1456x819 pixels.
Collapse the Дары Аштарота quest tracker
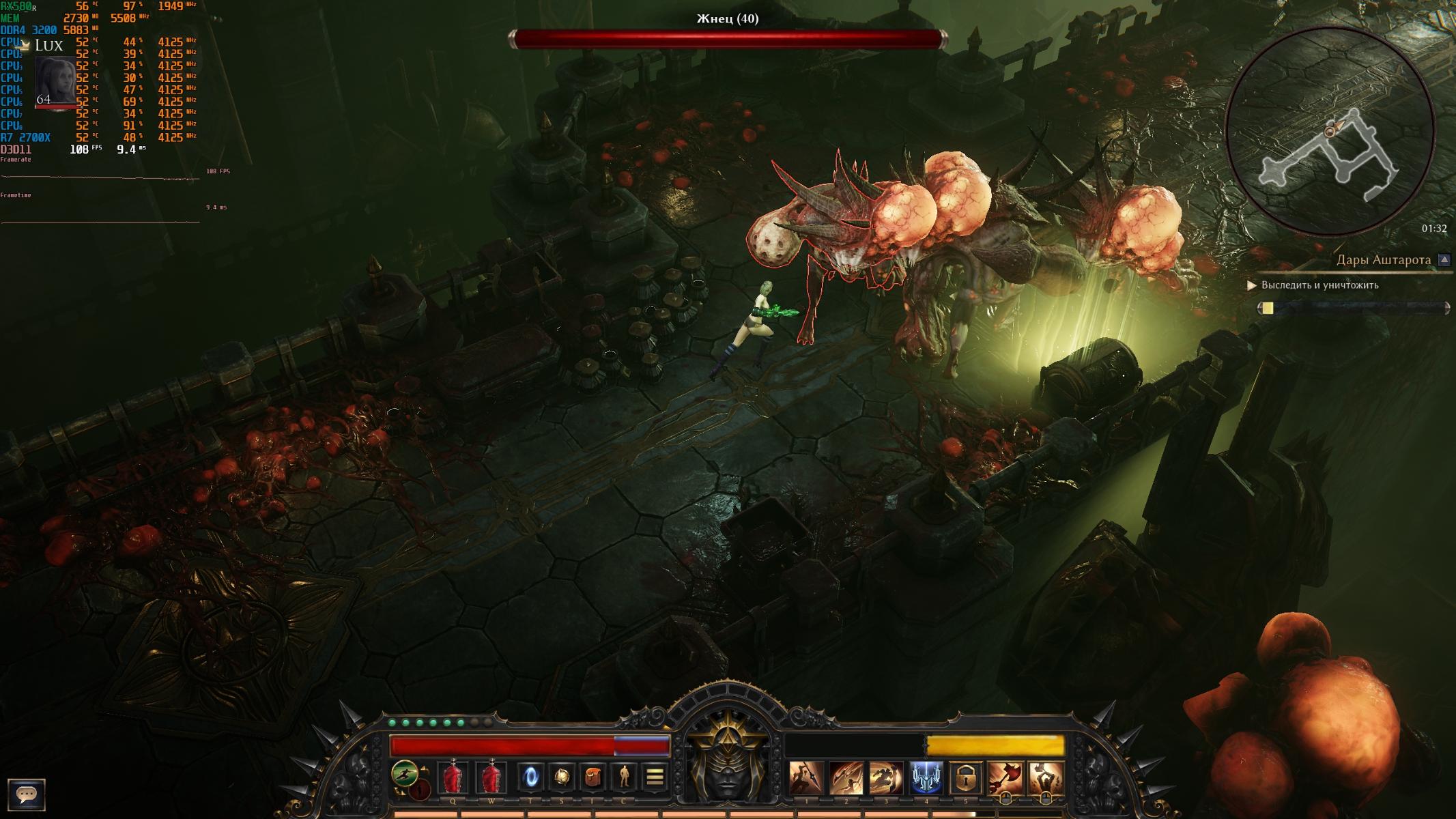click(1444, 260)
